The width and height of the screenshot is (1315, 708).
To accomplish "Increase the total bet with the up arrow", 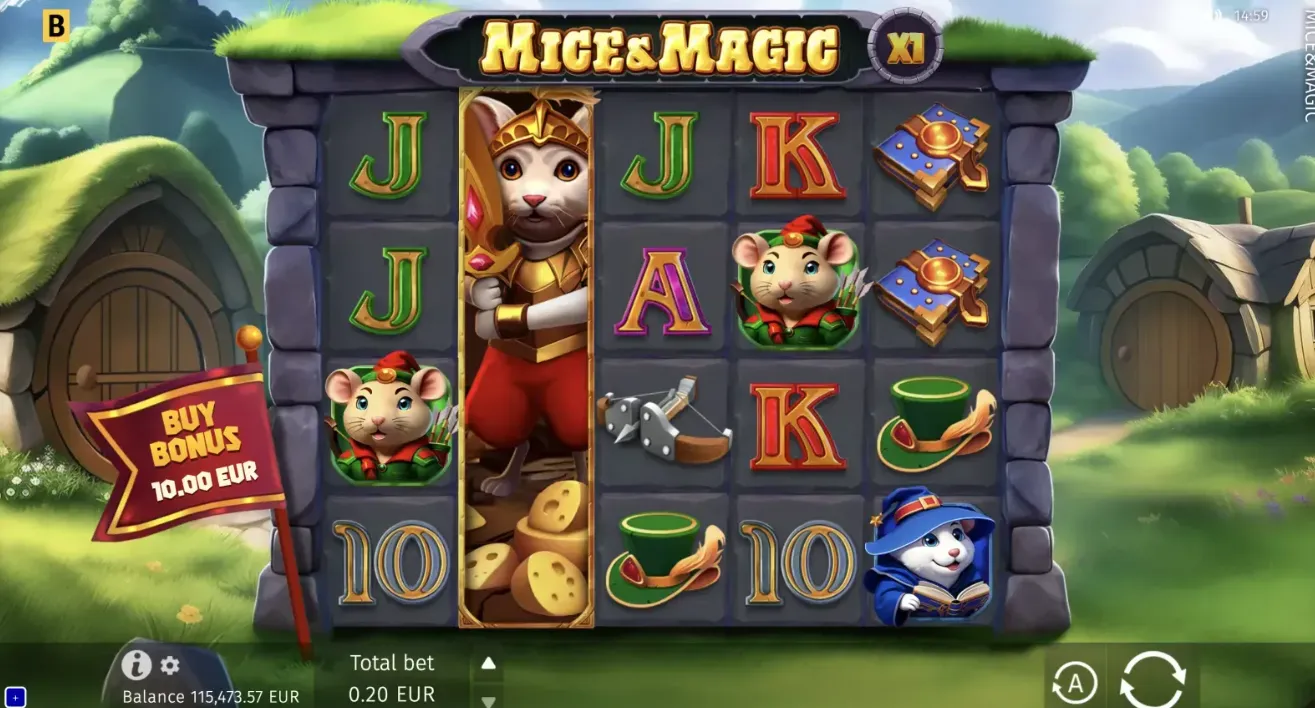I will [488, 663].
